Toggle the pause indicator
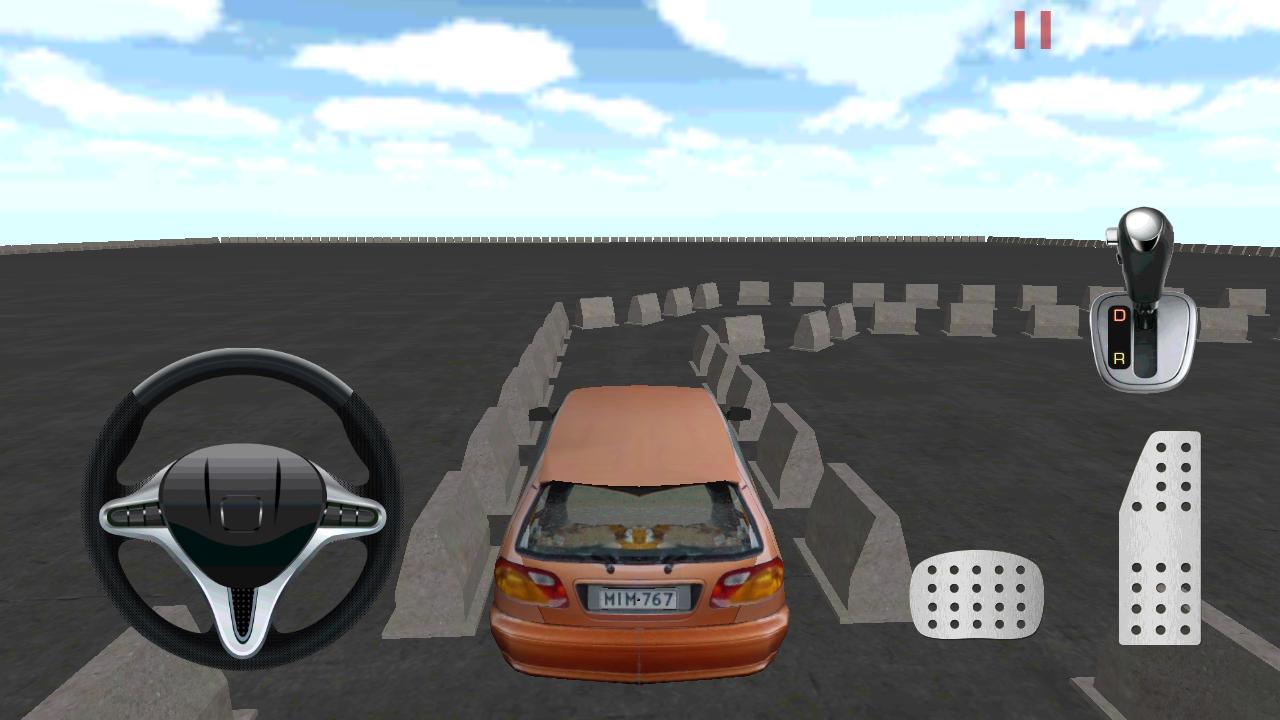Screen dimensions: 1280x720 pyautogui.click(x=1032, y=28)
